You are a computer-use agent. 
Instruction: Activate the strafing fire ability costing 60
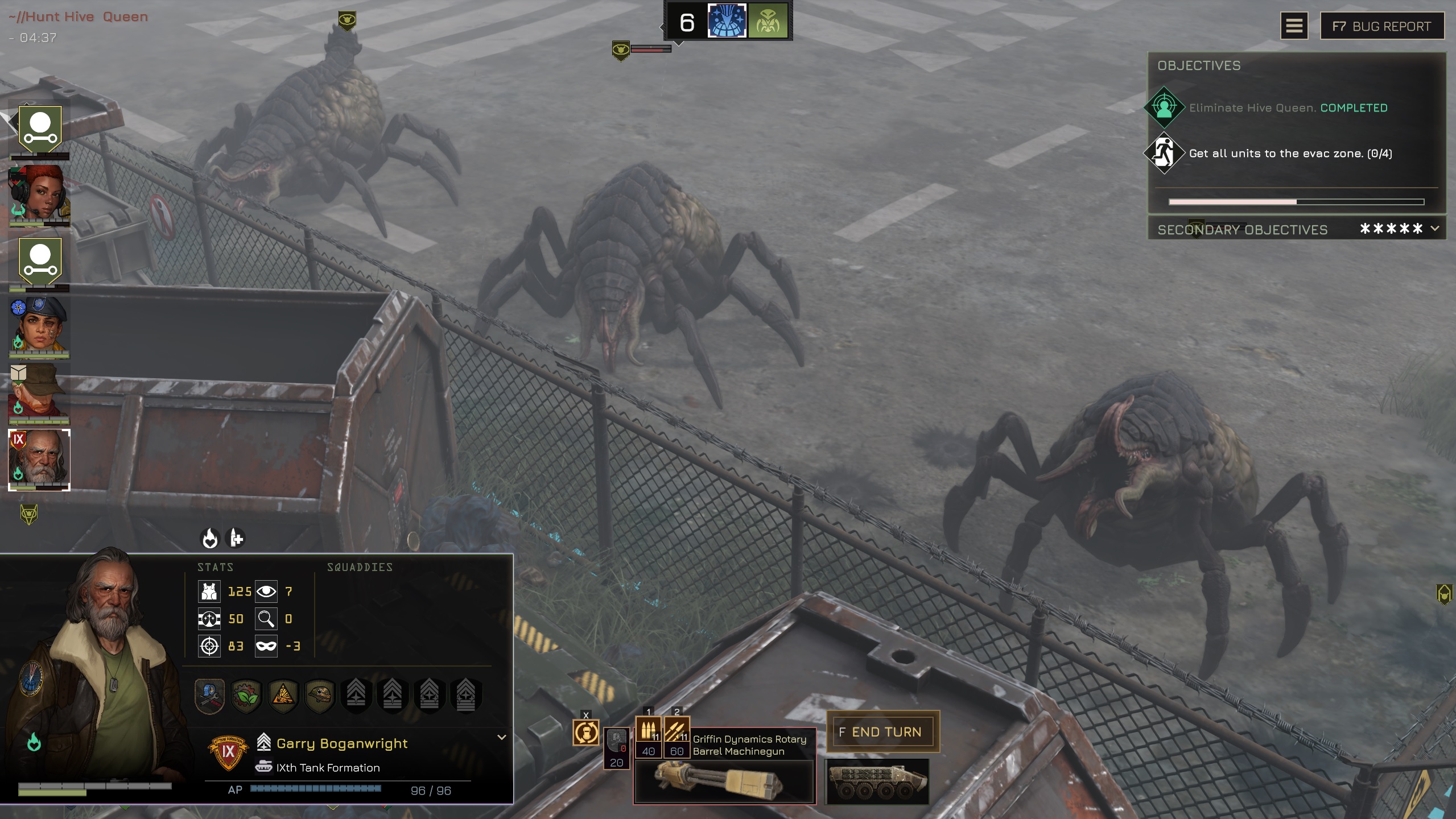pyautogui.click(x=677, y=737)
